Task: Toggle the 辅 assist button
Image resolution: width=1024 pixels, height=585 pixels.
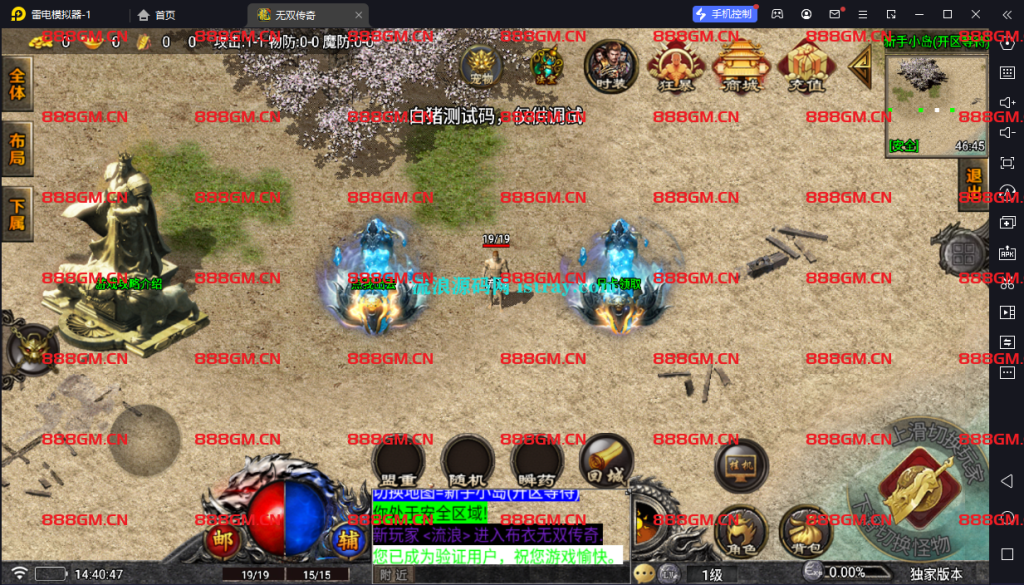Action: pos(349,540)
